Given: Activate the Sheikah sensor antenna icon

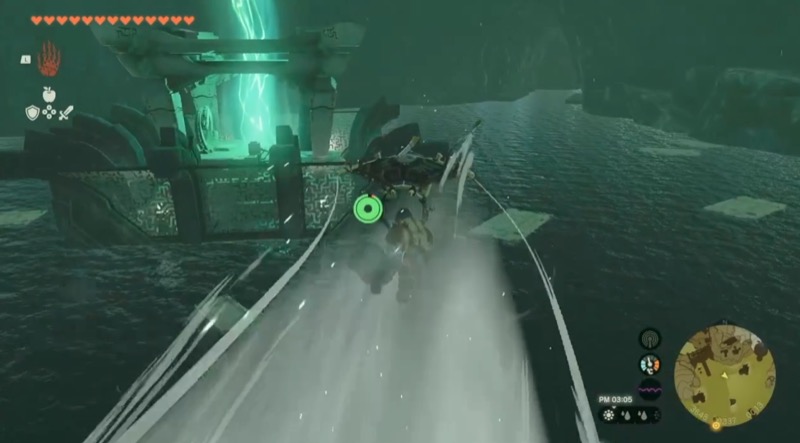Looking at the screenshot, I should [650, 339].
